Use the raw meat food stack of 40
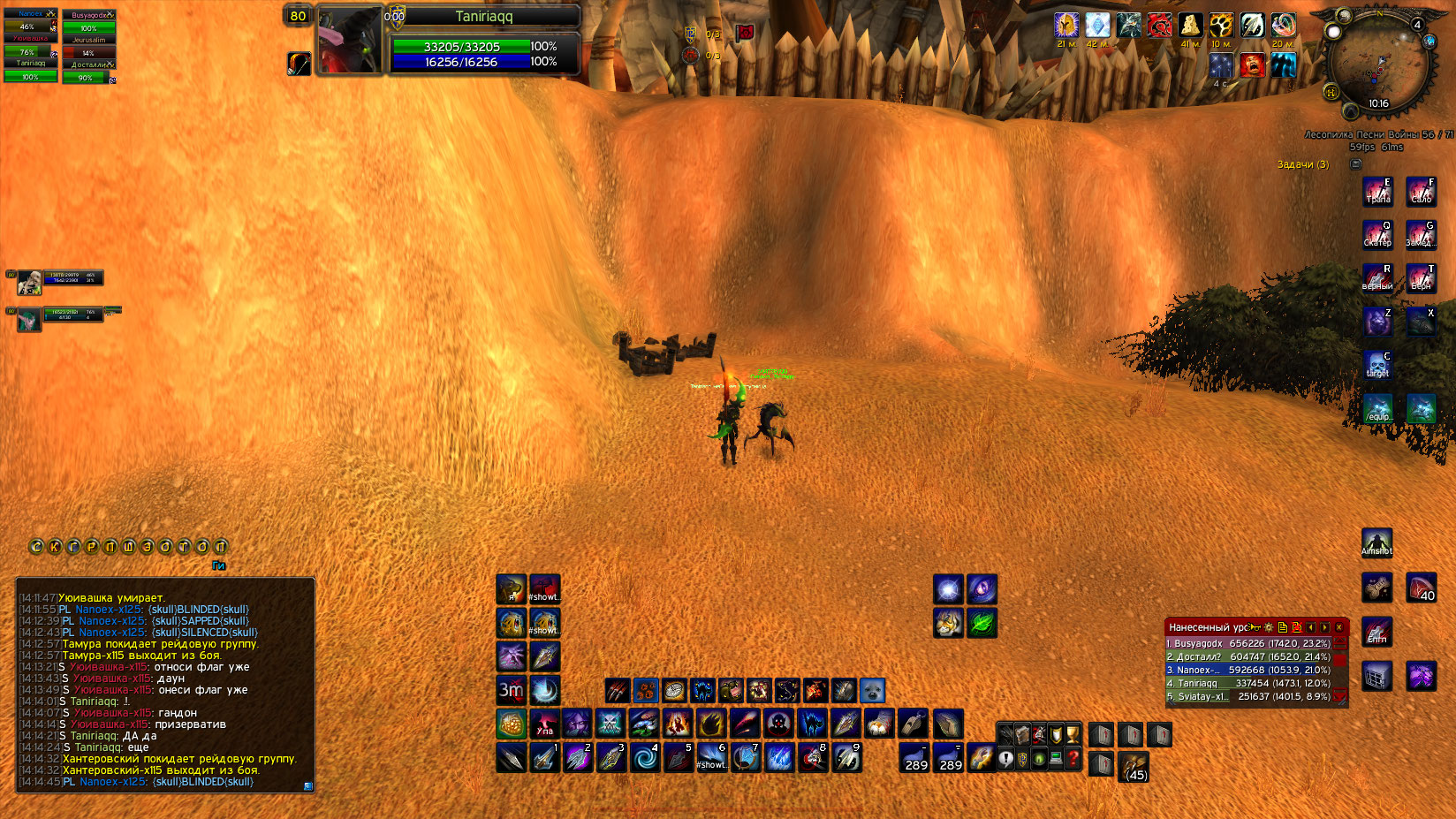Viewport: 1456px width, 819px height. click(x=1421, y=588)
